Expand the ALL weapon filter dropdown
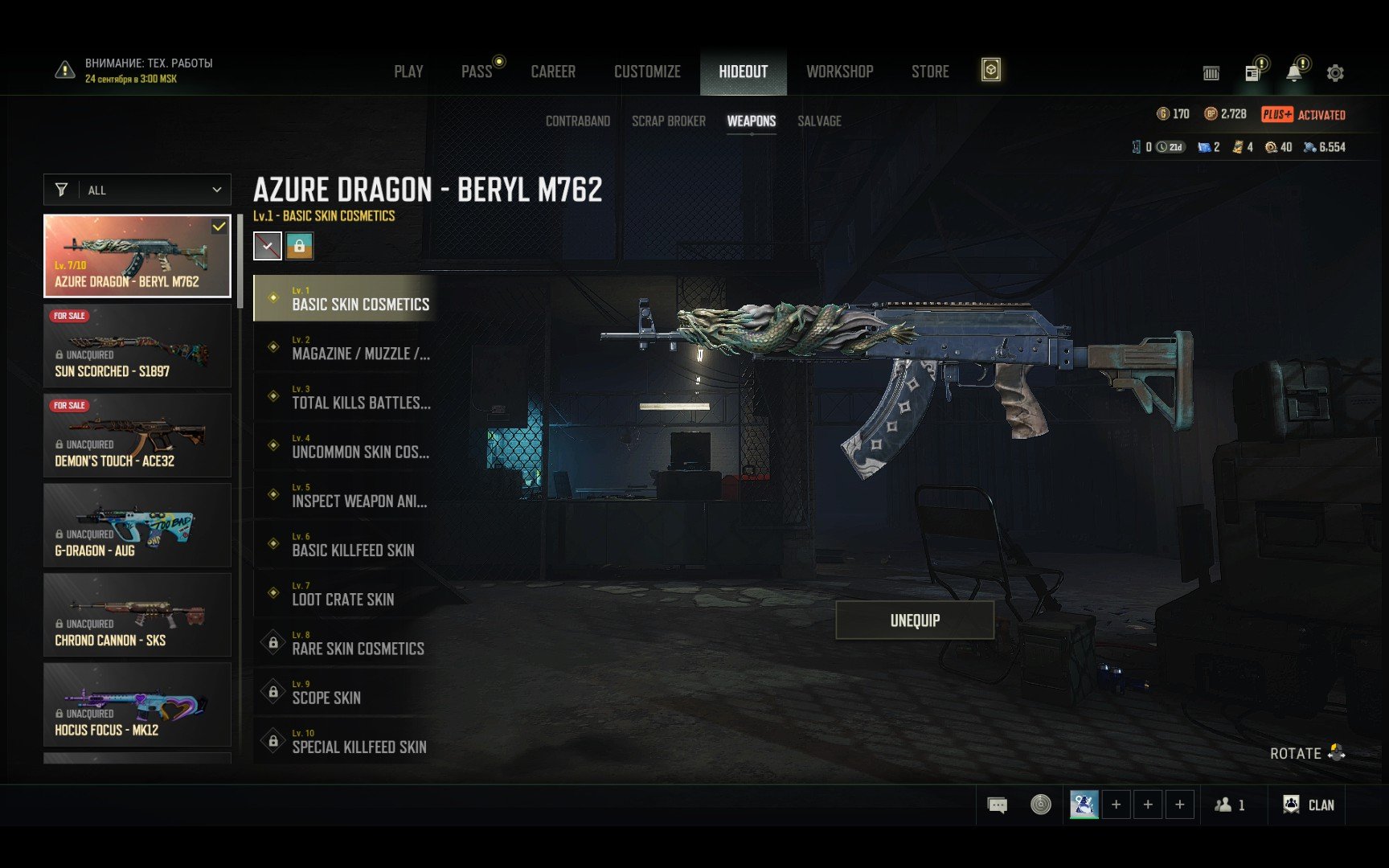Screen dimensions: 1389x868 pos(137,190)
